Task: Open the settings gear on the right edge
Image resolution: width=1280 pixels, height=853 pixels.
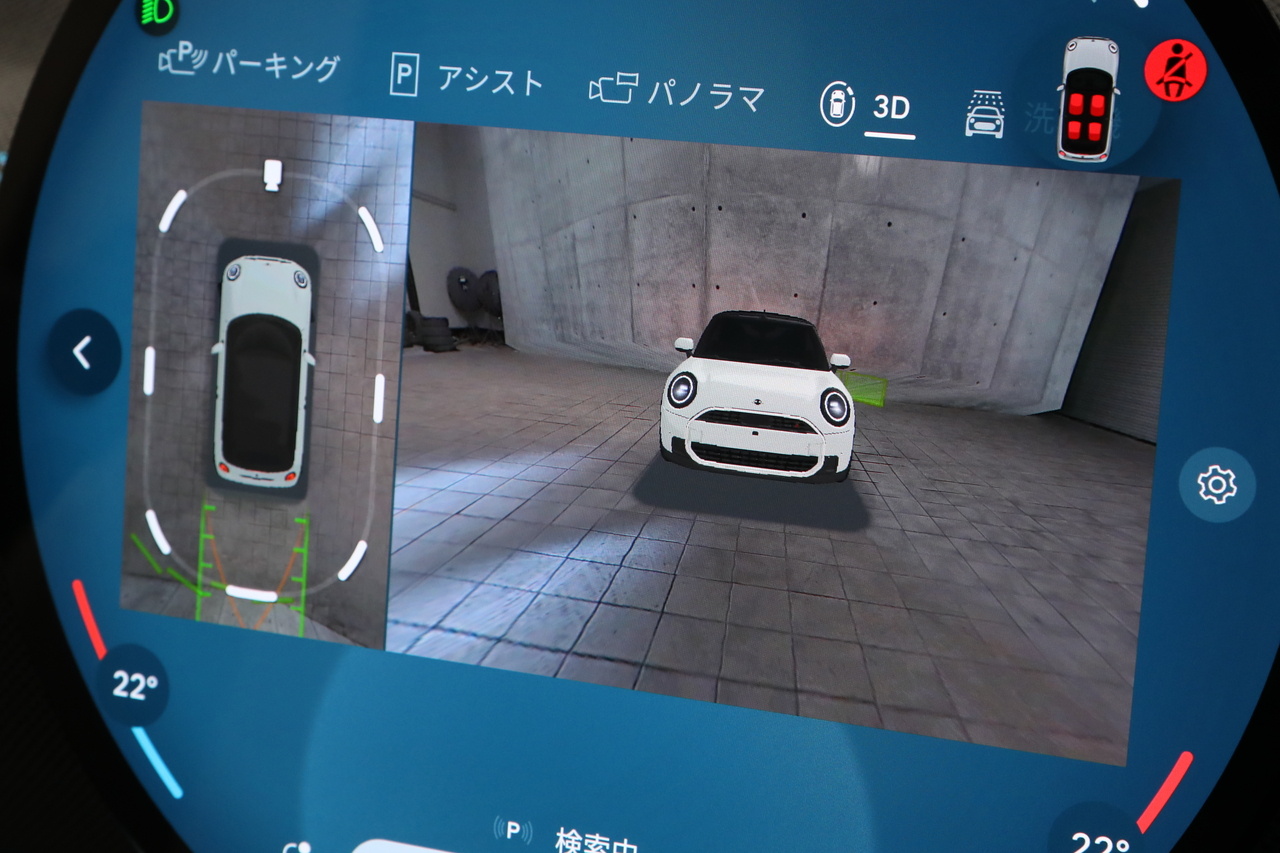Action: pyautogui.click(x=1216, y=485)
